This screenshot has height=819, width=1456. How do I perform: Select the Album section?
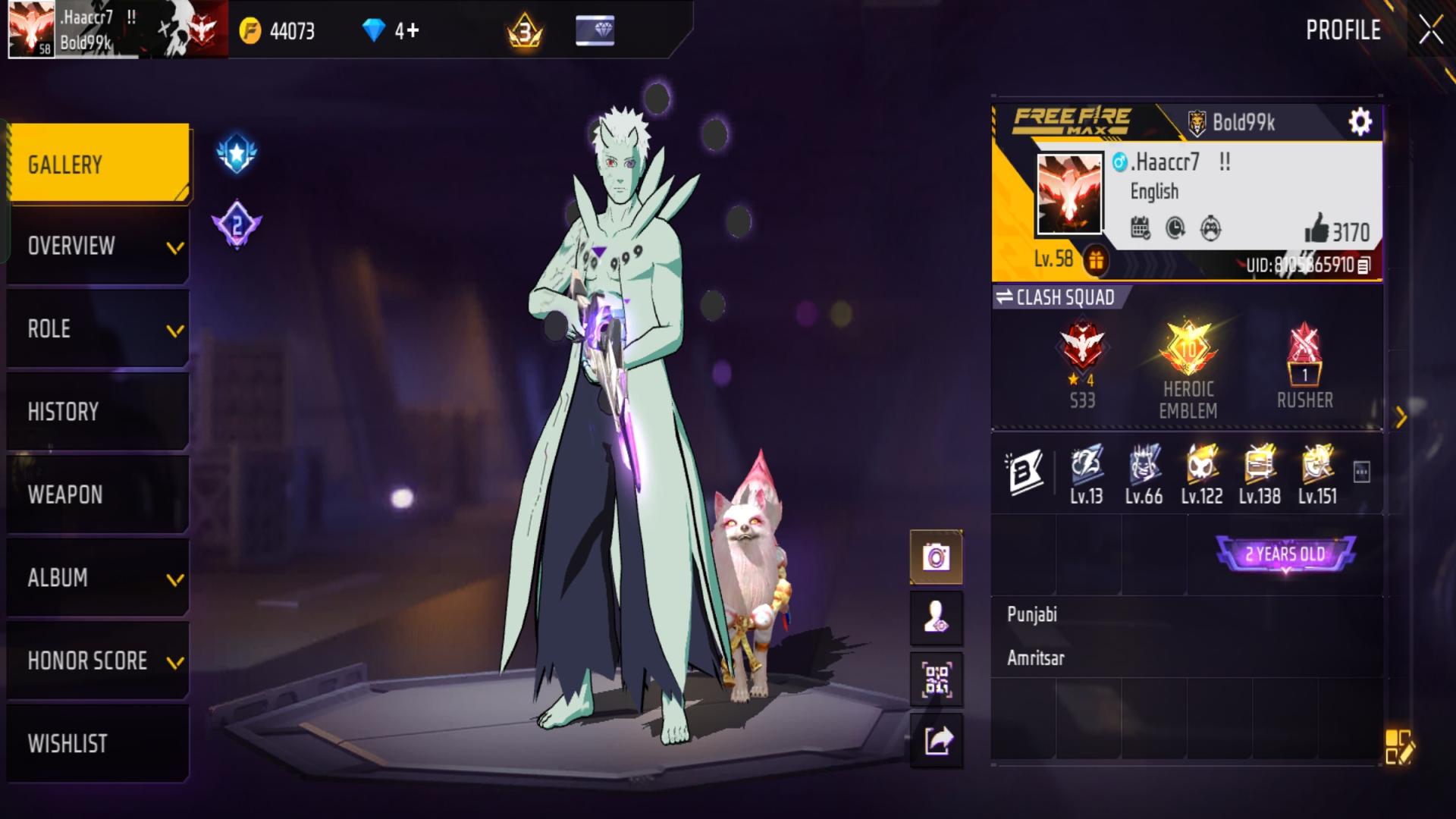click(x=99, y=578)
